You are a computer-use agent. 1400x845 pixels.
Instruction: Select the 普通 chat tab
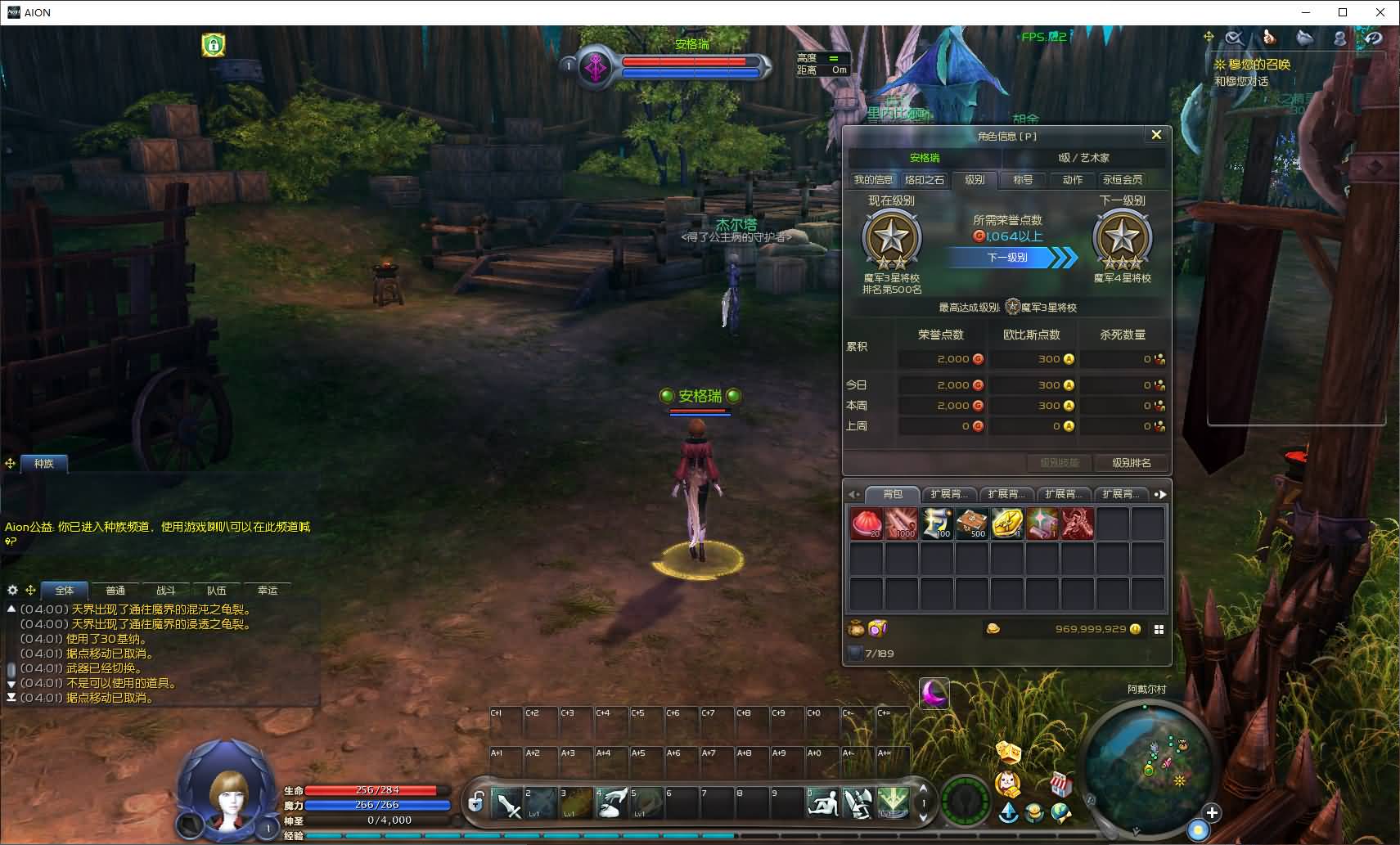coord(115,591)
